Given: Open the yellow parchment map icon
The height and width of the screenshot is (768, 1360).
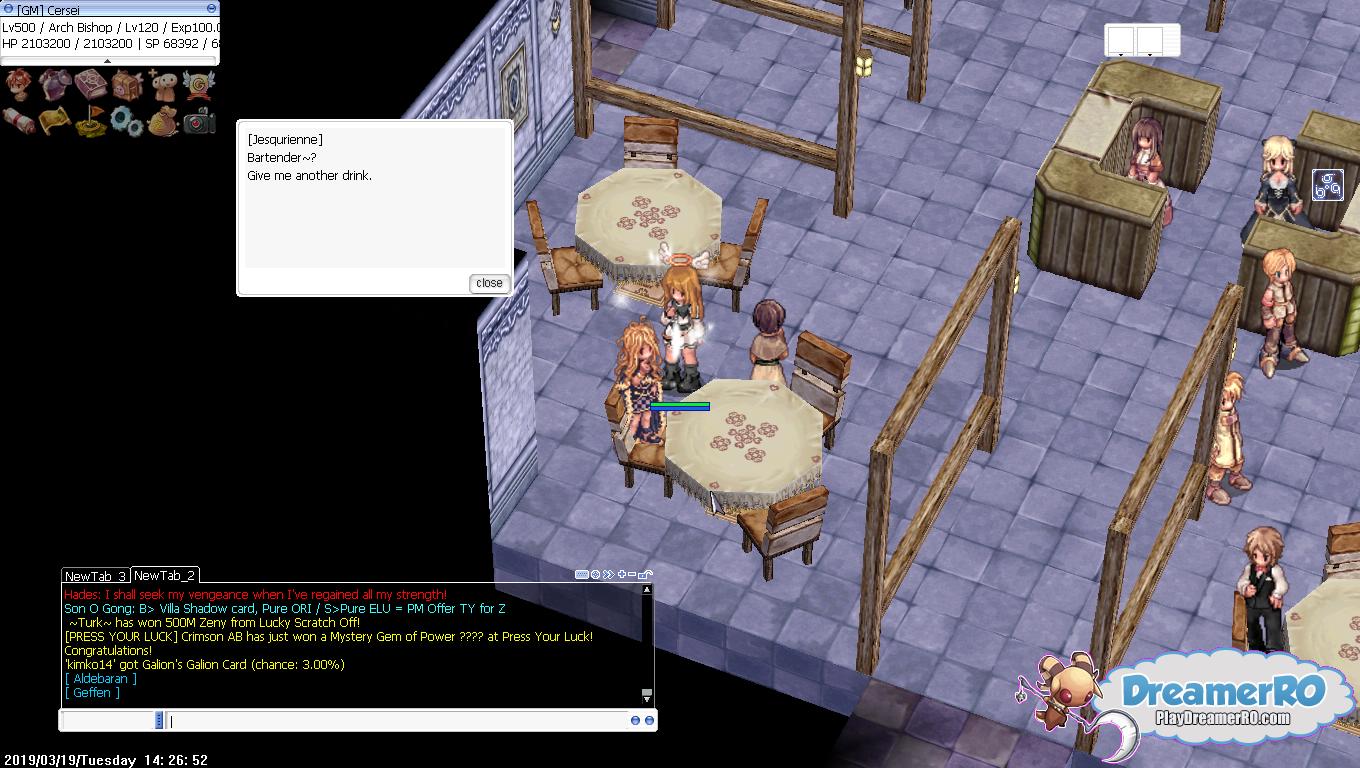Looking at the screenshot, I should [56, 121].
